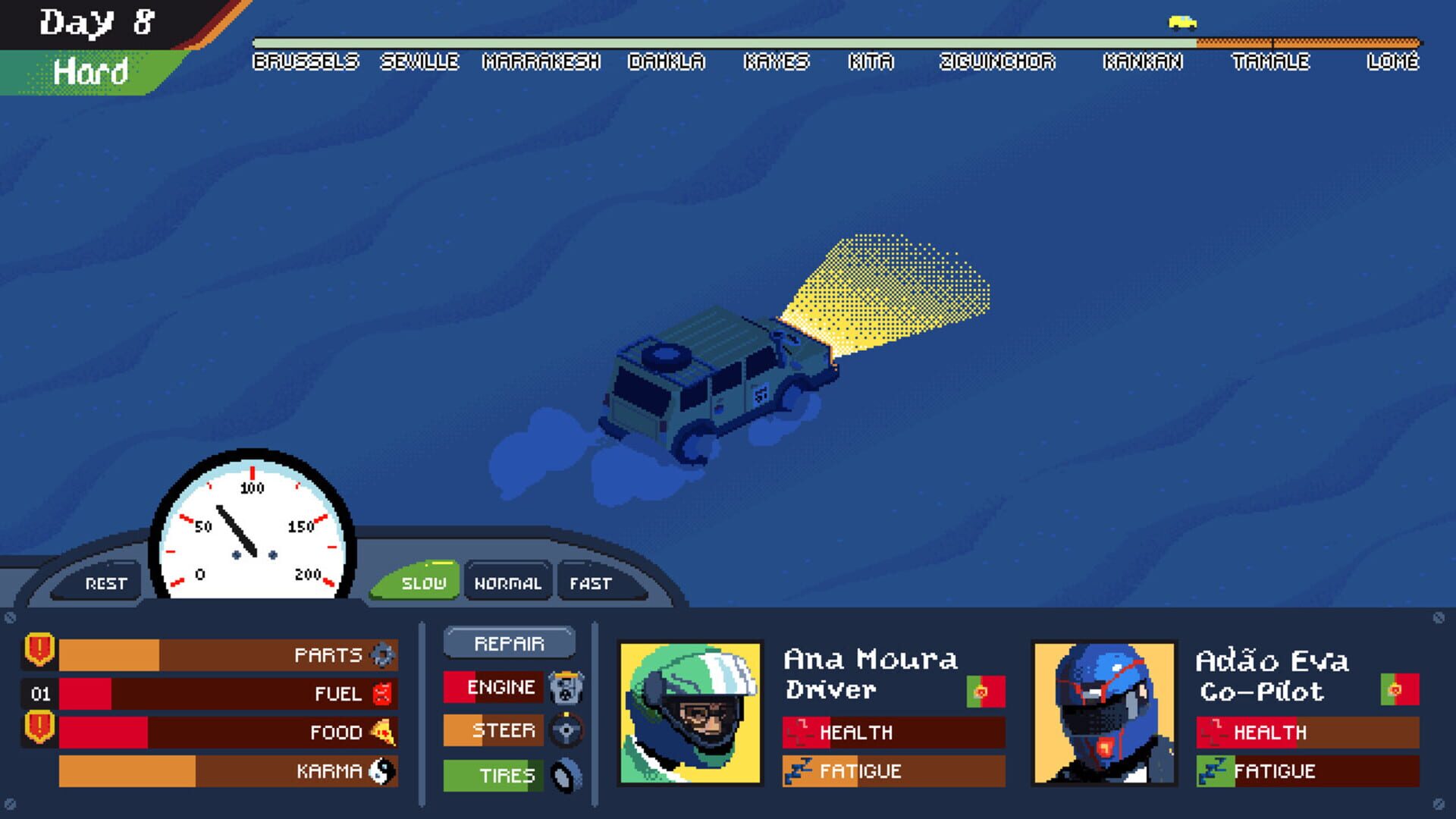Enable FAST driving speed
Image resolution: width=1456 pixels, height=819 pixels.
tap(590, 582)
